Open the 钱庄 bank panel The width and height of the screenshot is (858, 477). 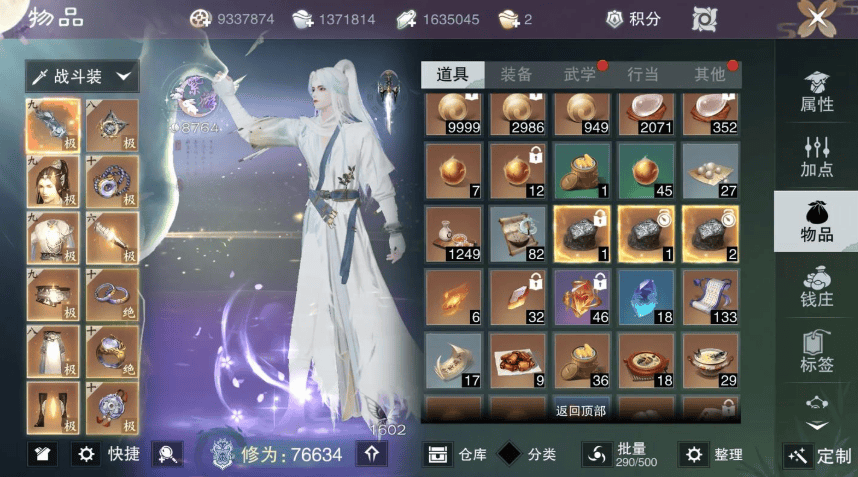[x=816, y=287]
